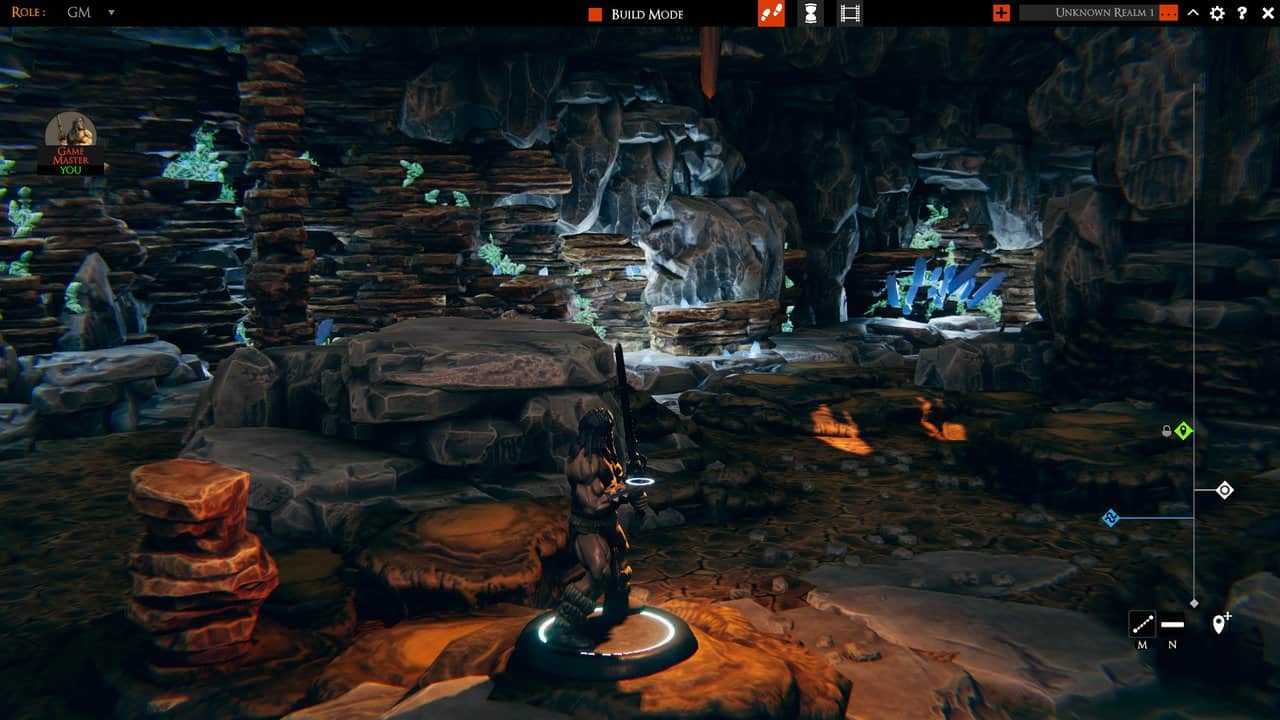Select the M measurement ruler tool

coord(1142,623)
